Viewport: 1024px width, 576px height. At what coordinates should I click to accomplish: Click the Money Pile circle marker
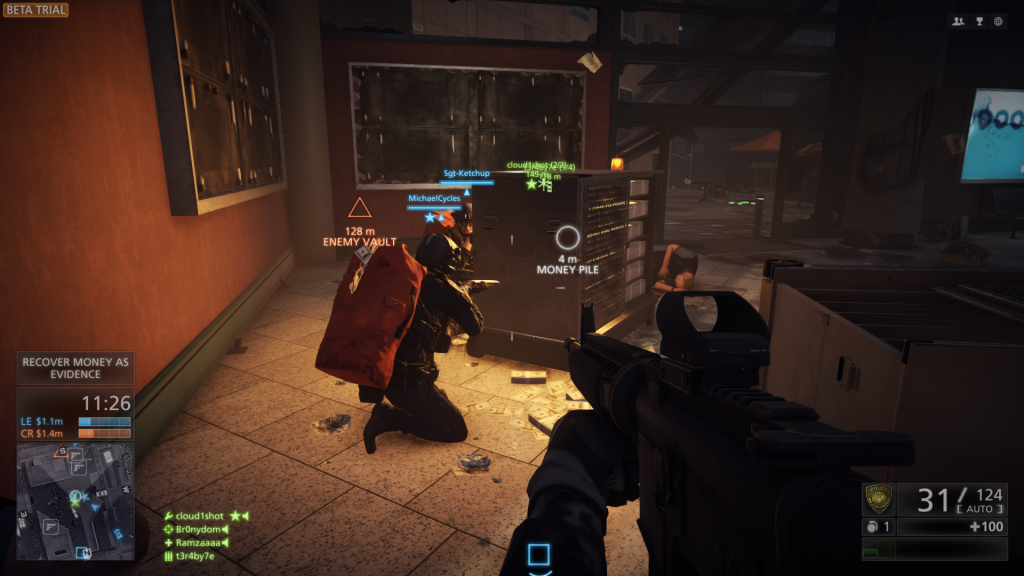(x=567, y=237)
